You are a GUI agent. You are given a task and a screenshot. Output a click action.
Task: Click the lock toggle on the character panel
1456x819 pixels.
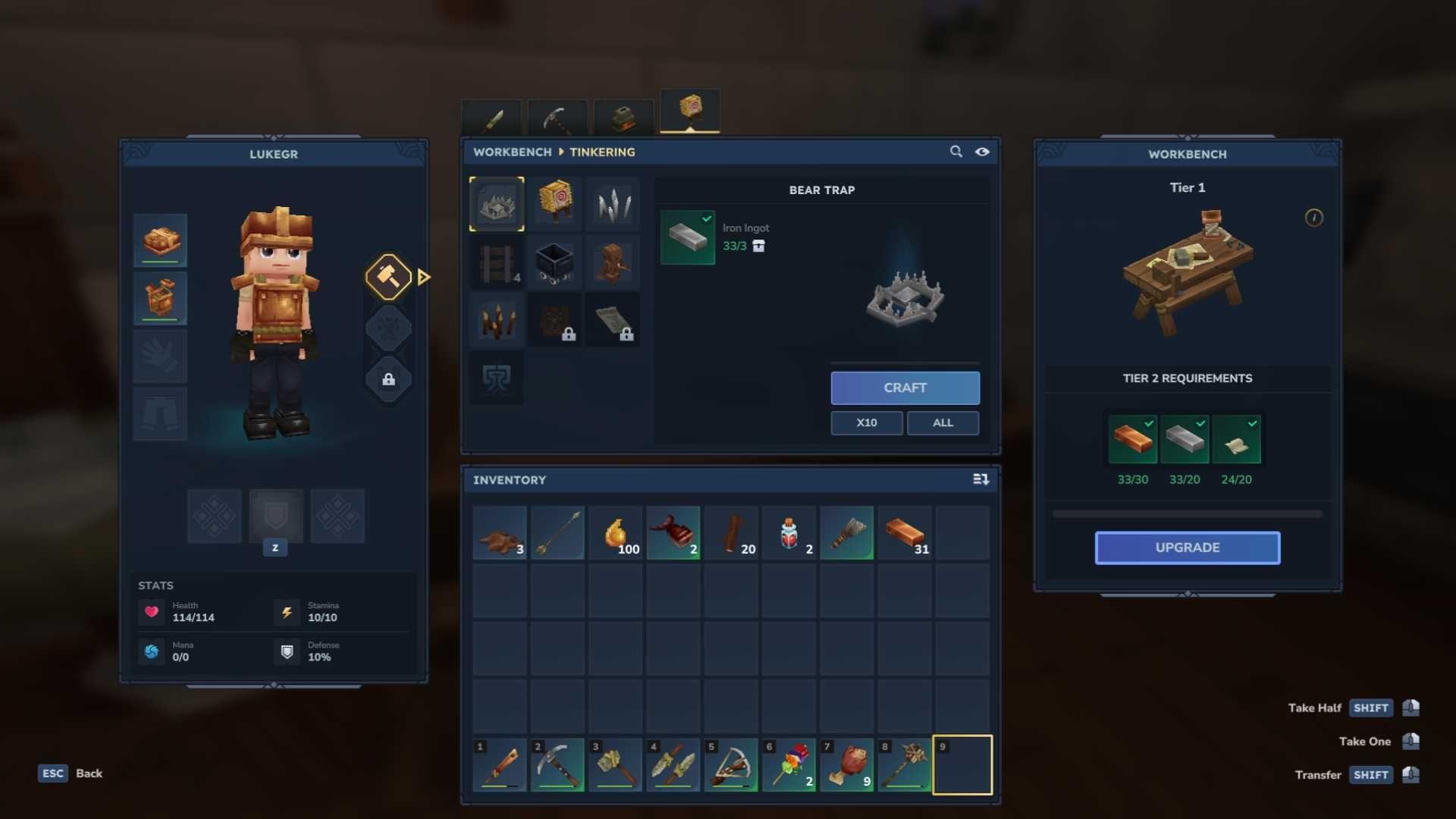point(388,379)
